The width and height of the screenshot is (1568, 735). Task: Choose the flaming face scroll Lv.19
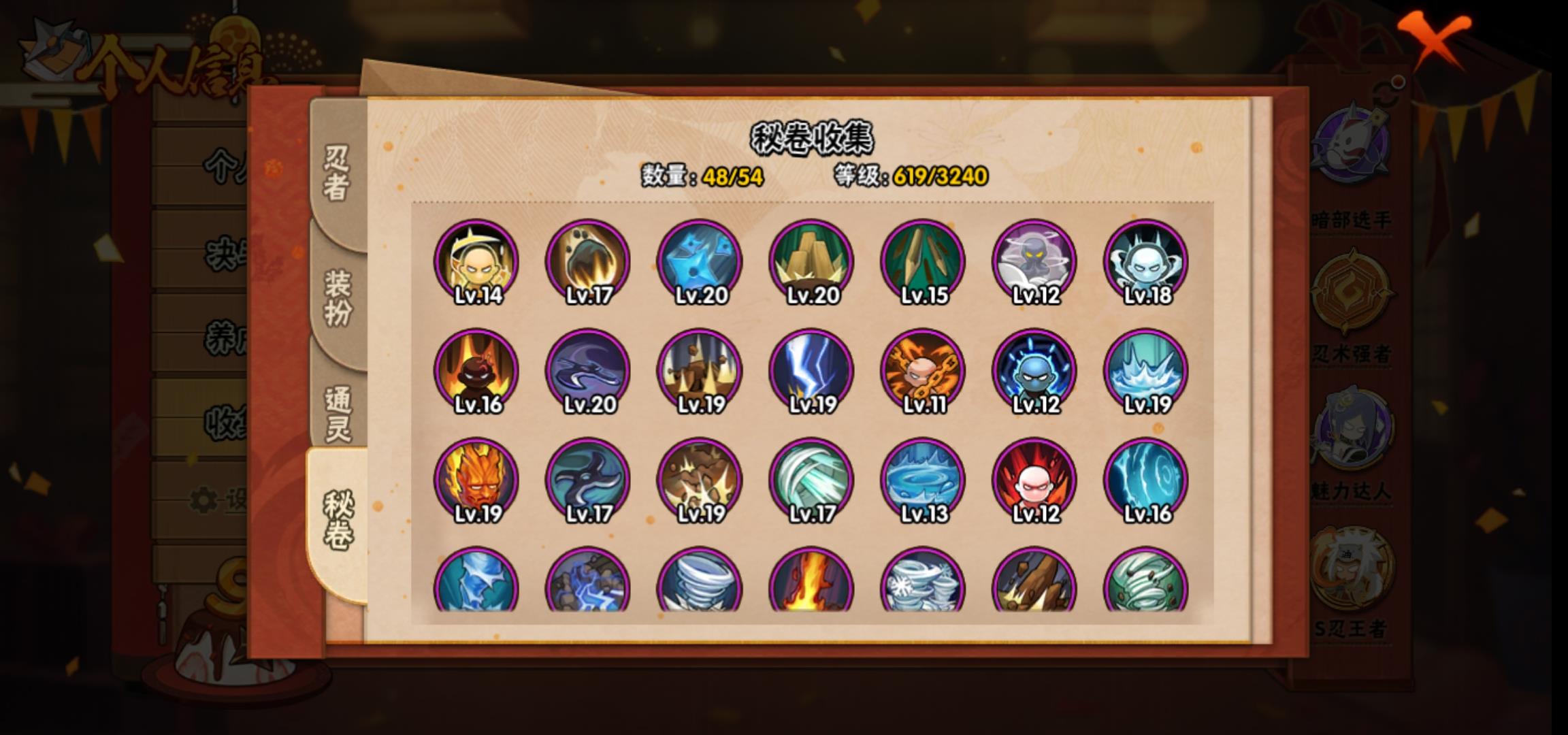click(476, 480)
